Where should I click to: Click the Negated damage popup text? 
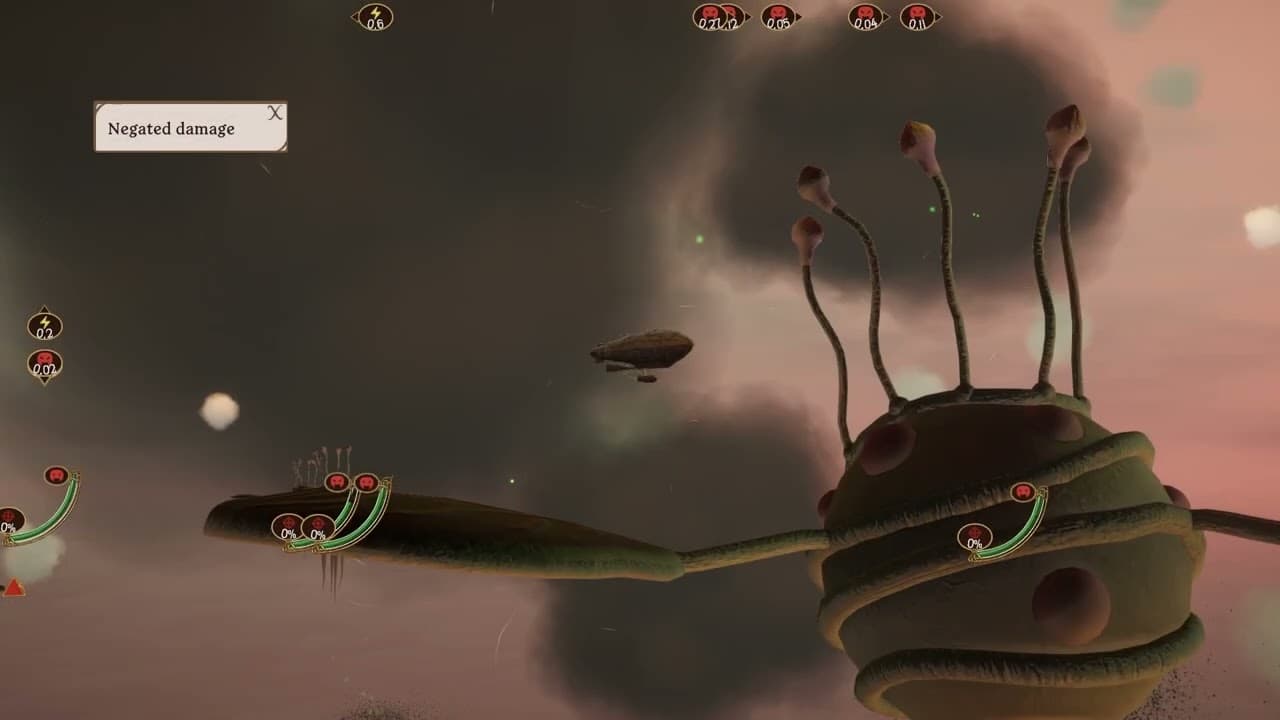tap(172, 128)
